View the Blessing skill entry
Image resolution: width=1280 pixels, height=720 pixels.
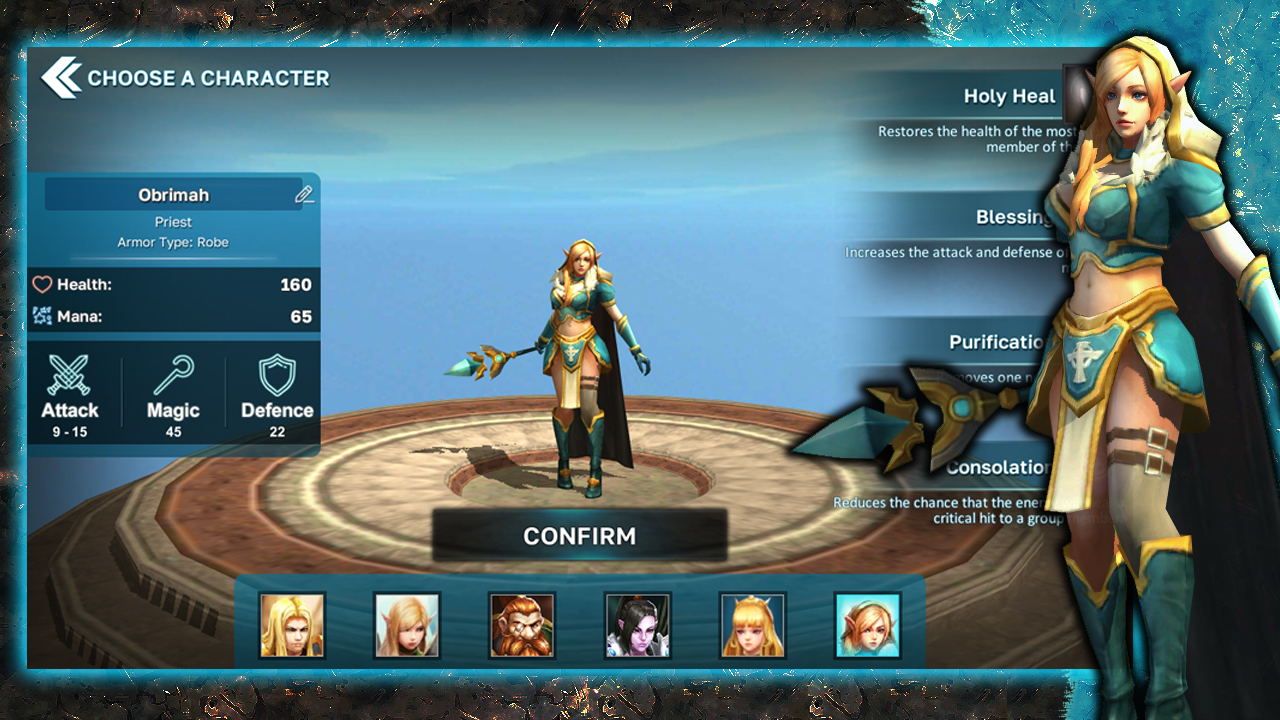pyautogui.click(x=1012, y=218)
